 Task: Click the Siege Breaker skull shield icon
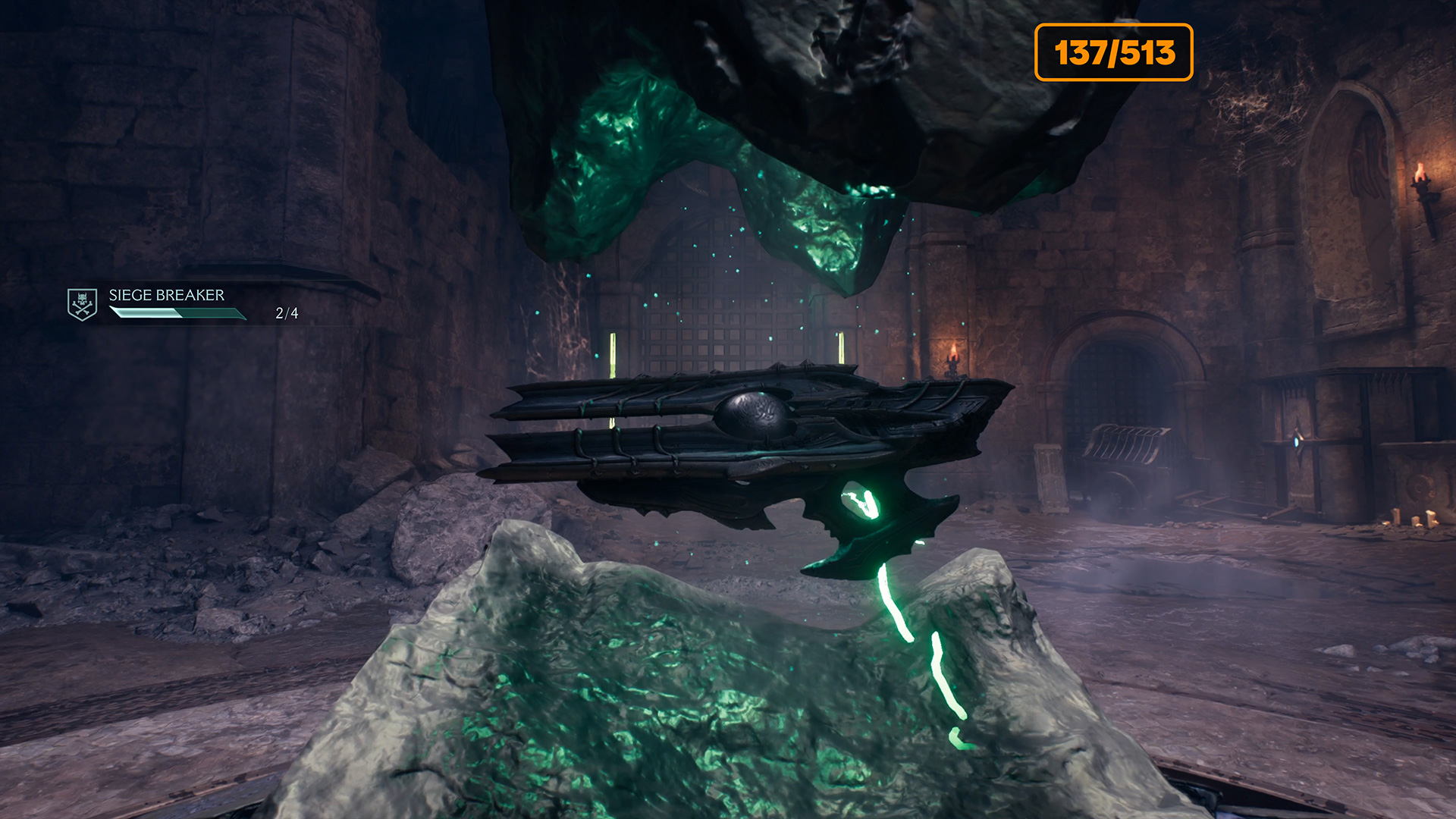82,304
